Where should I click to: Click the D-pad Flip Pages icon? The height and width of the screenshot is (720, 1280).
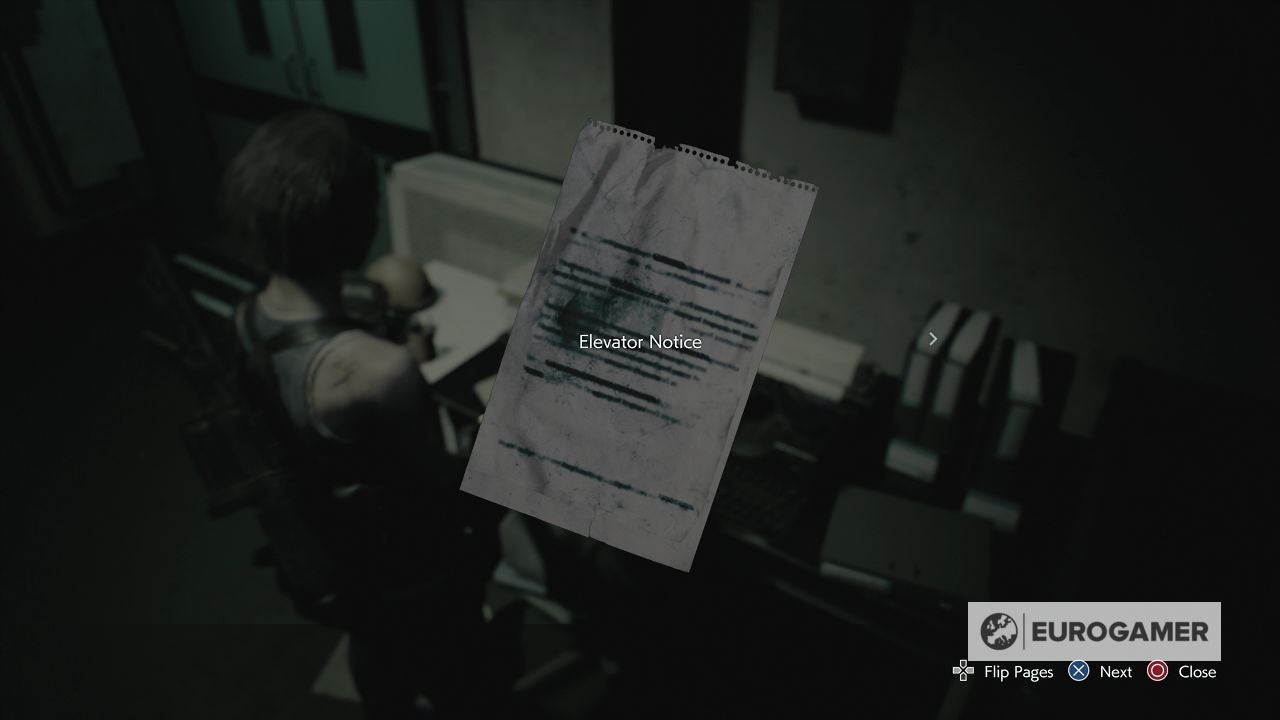coord(963,671)
